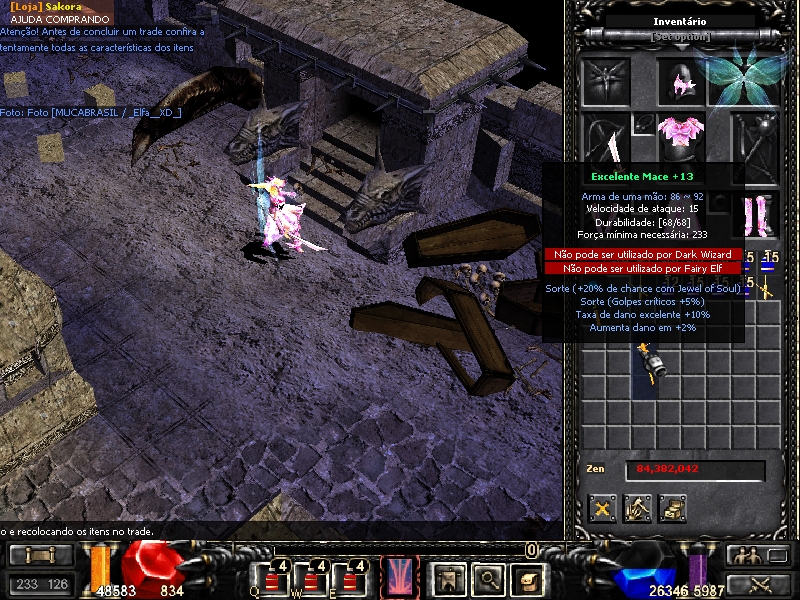The image size is (800, 600).
Task: Open the bottom-bar inventory chest button
Action: (528, 577)
